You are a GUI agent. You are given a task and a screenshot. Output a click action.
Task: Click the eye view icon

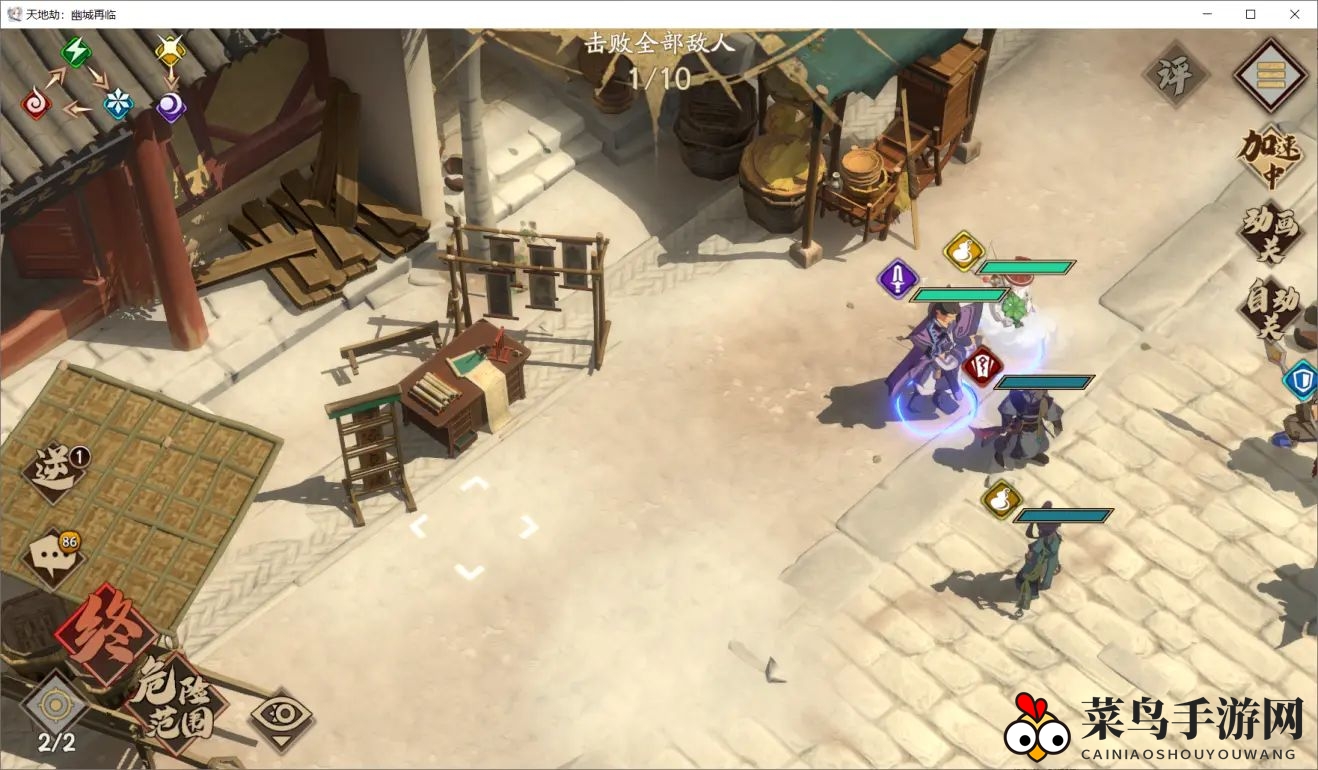pyautogui.click(x=280, y=716)
